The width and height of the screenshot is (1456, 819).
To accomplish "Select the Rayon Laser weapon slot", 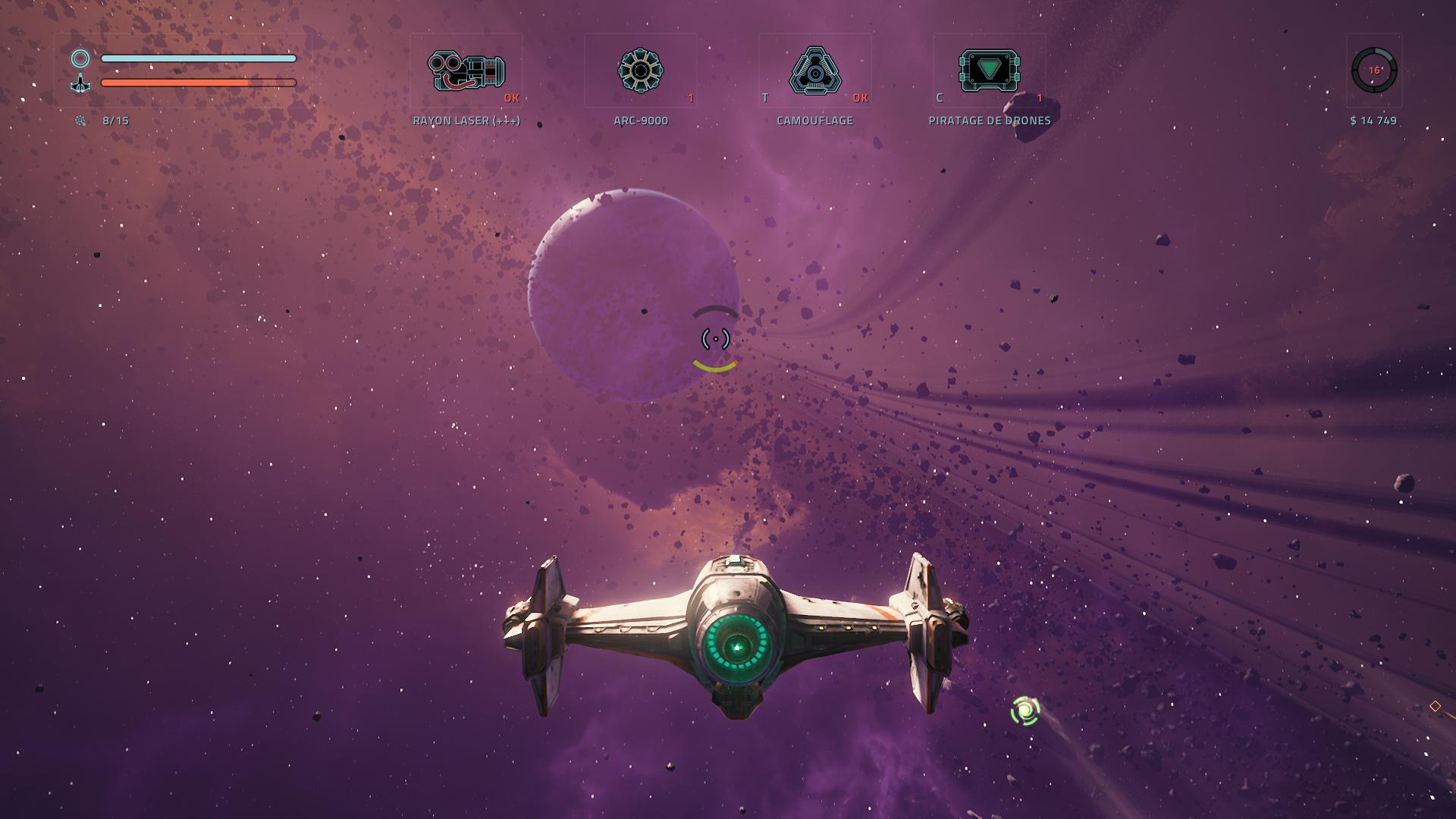I will click(466, 71).
